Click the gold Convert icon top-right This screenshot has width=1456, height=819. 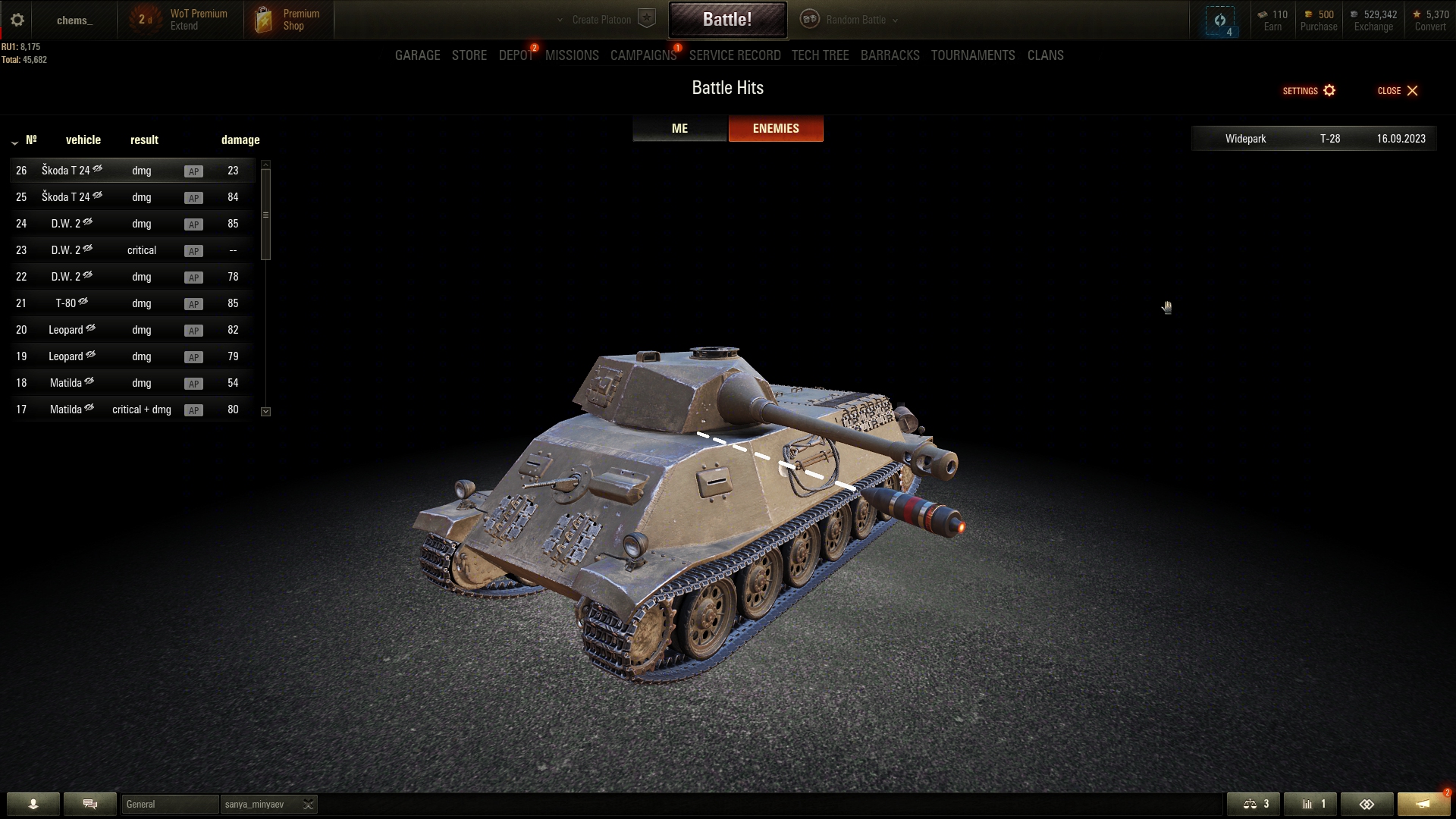click(1417, 14)
